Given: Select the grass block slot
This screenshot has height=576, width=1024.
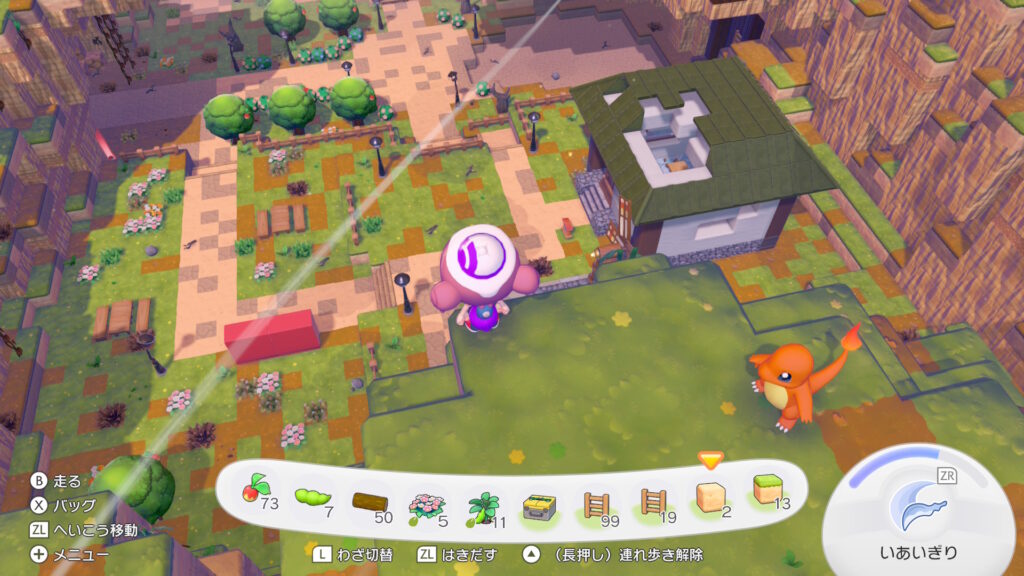Looking at the screenshot, I should (x=768, y=494).
